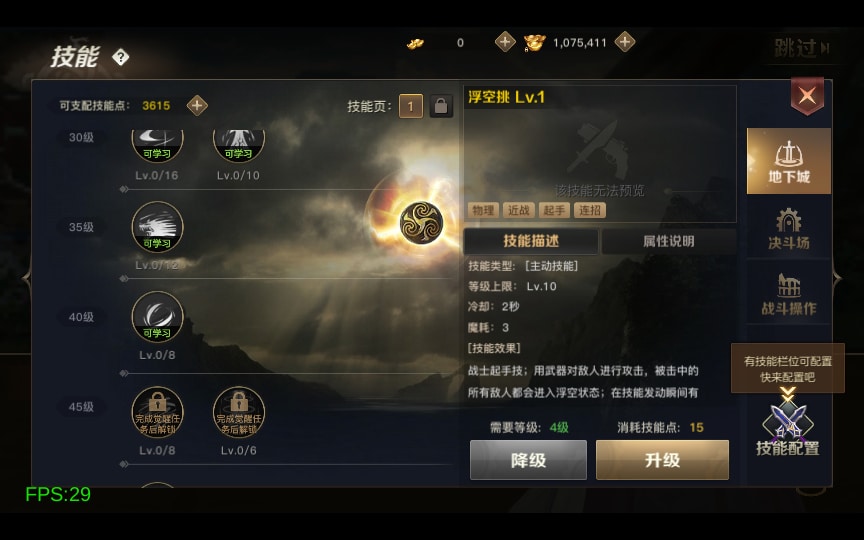Select the level 35 learnable skill icon
Image resolution: width=864 pixels, height=540 pixels.
(x=158, y=227)
